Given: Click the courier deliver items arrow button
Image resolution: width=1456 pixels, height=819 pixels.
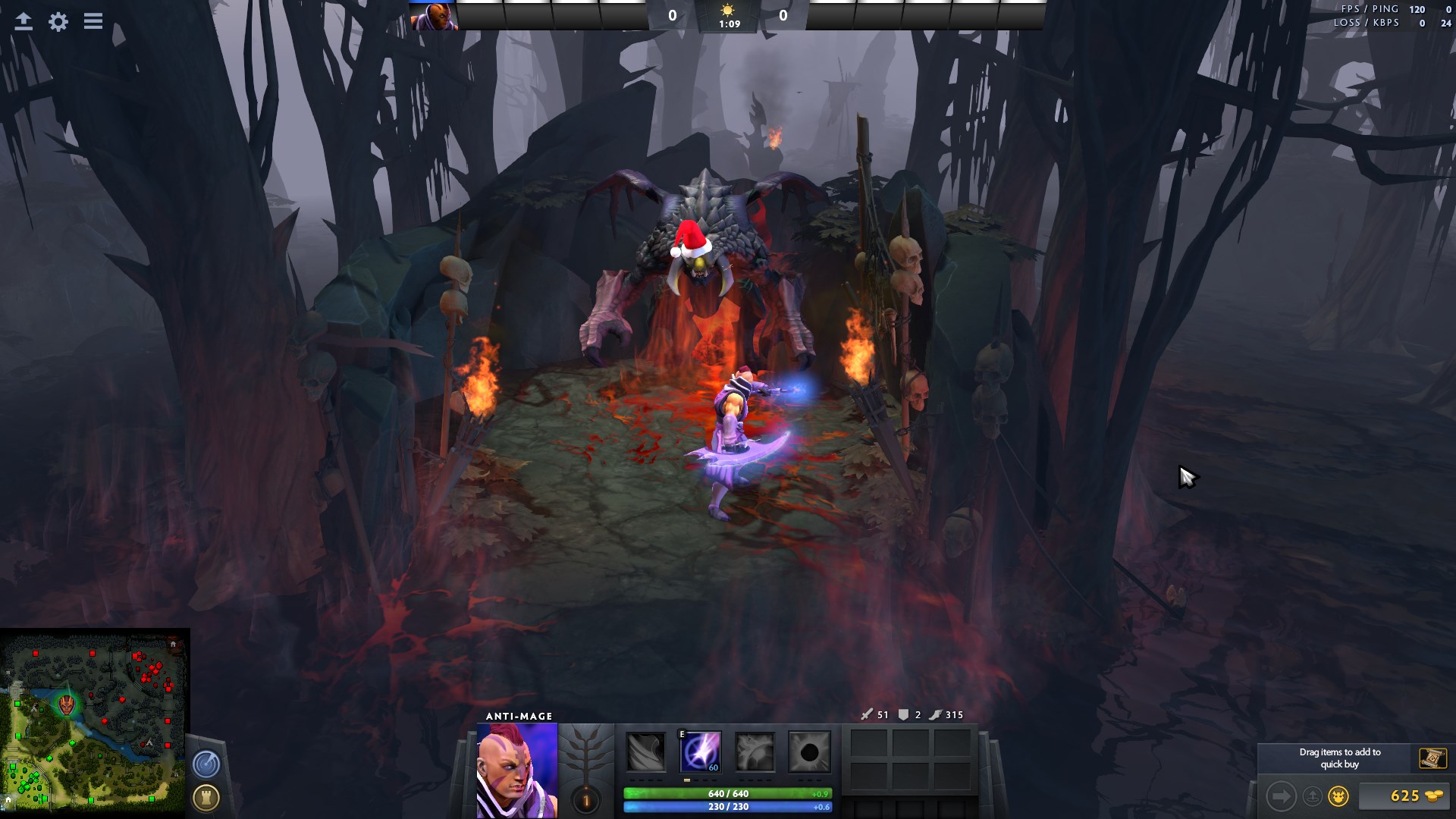Looking at the screenshot, I should click(x=1281, y=796).
